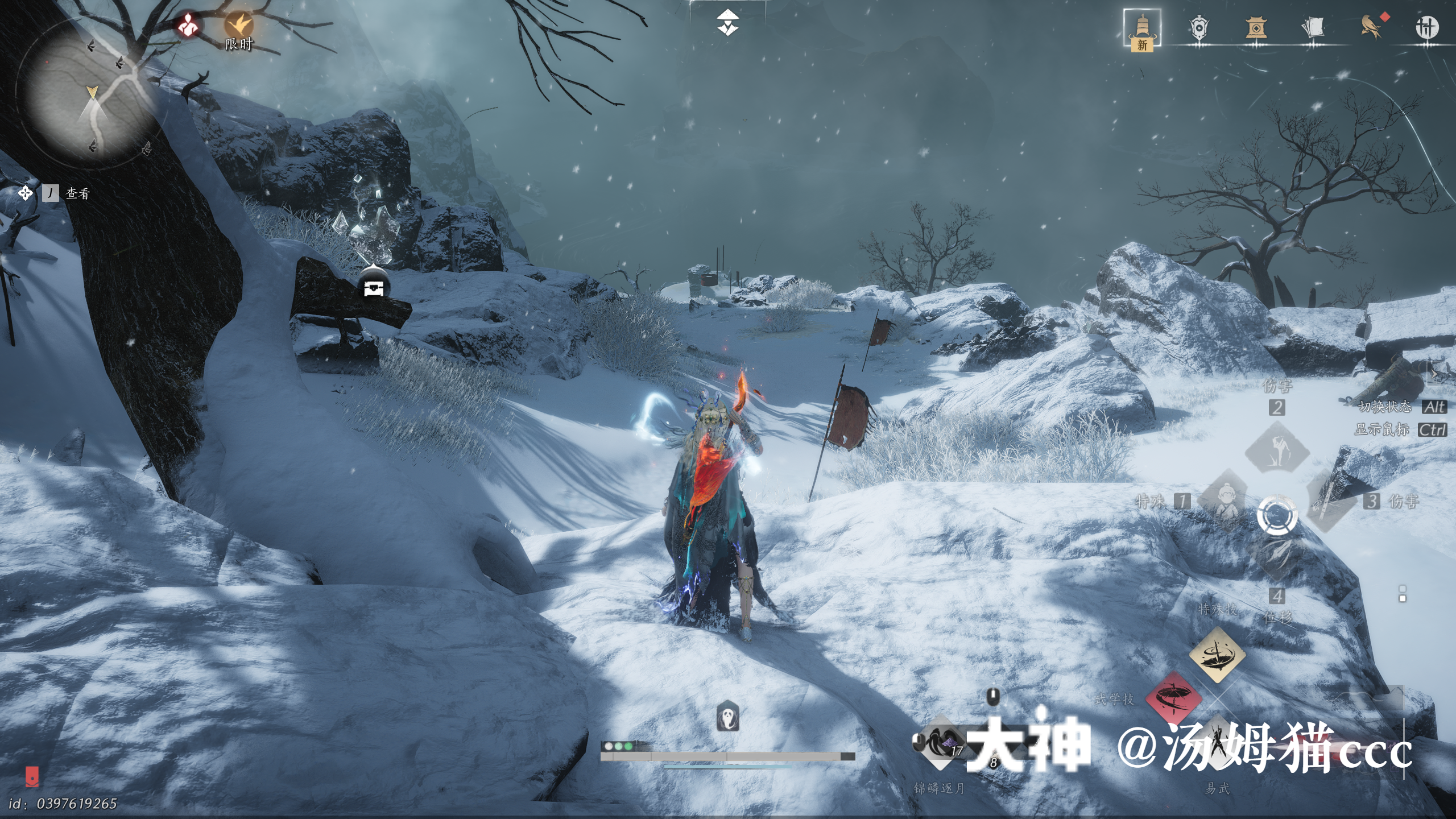Click the compass marker at top center
The height and width of the screenshot is (819, 1456).
727,24
